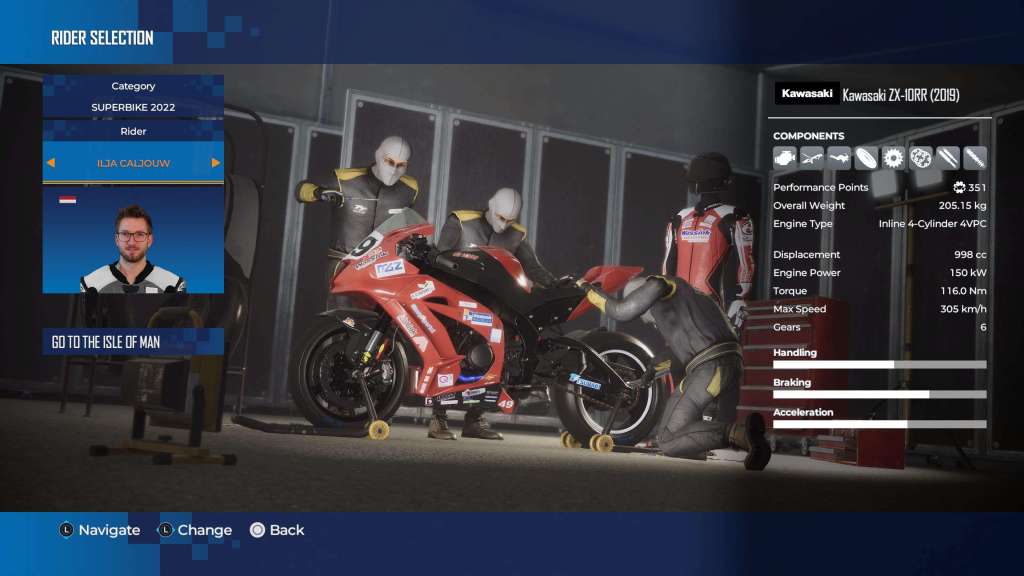Select the Superbike 2022 category row
The height and width of the screenshot is (576, 1024).
pyautogui.click(x=133, y=106)
